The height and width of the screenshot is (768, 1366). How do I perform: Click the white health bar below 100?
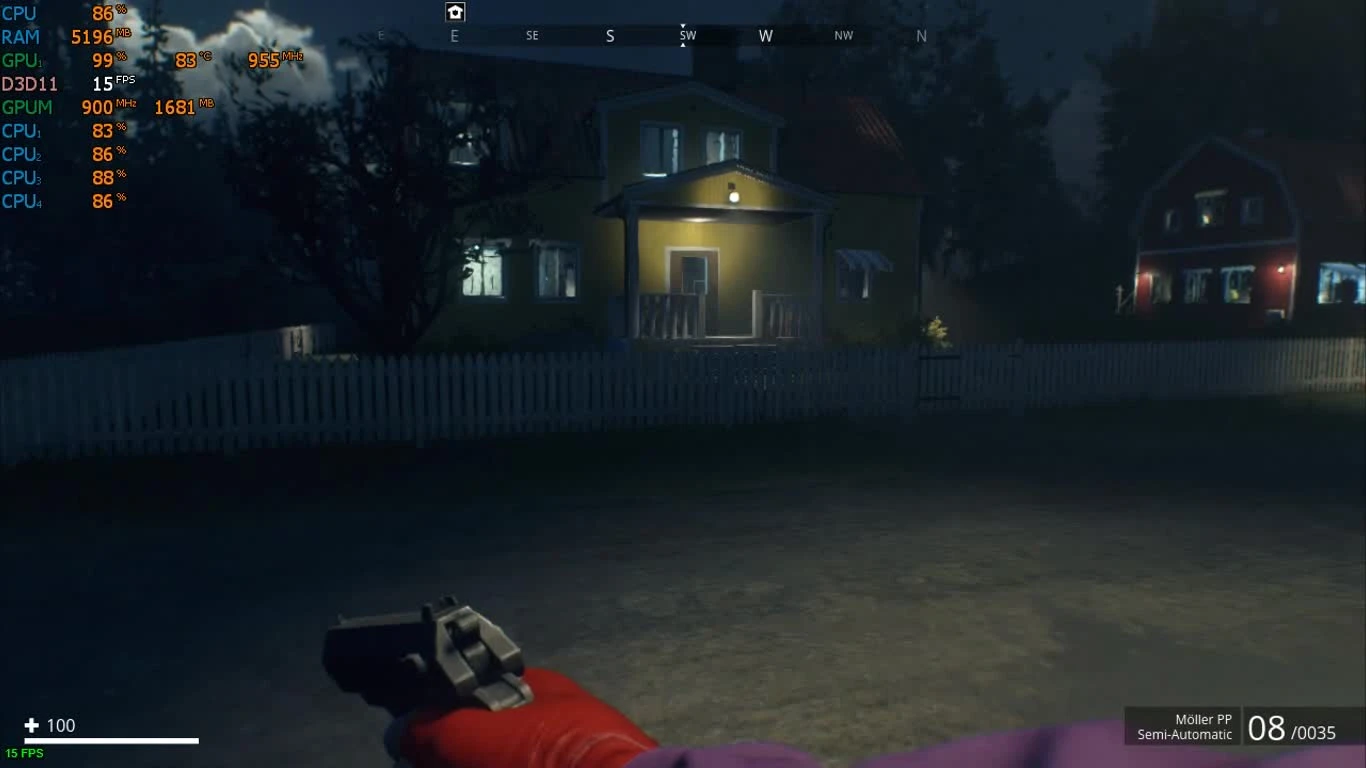110,742
